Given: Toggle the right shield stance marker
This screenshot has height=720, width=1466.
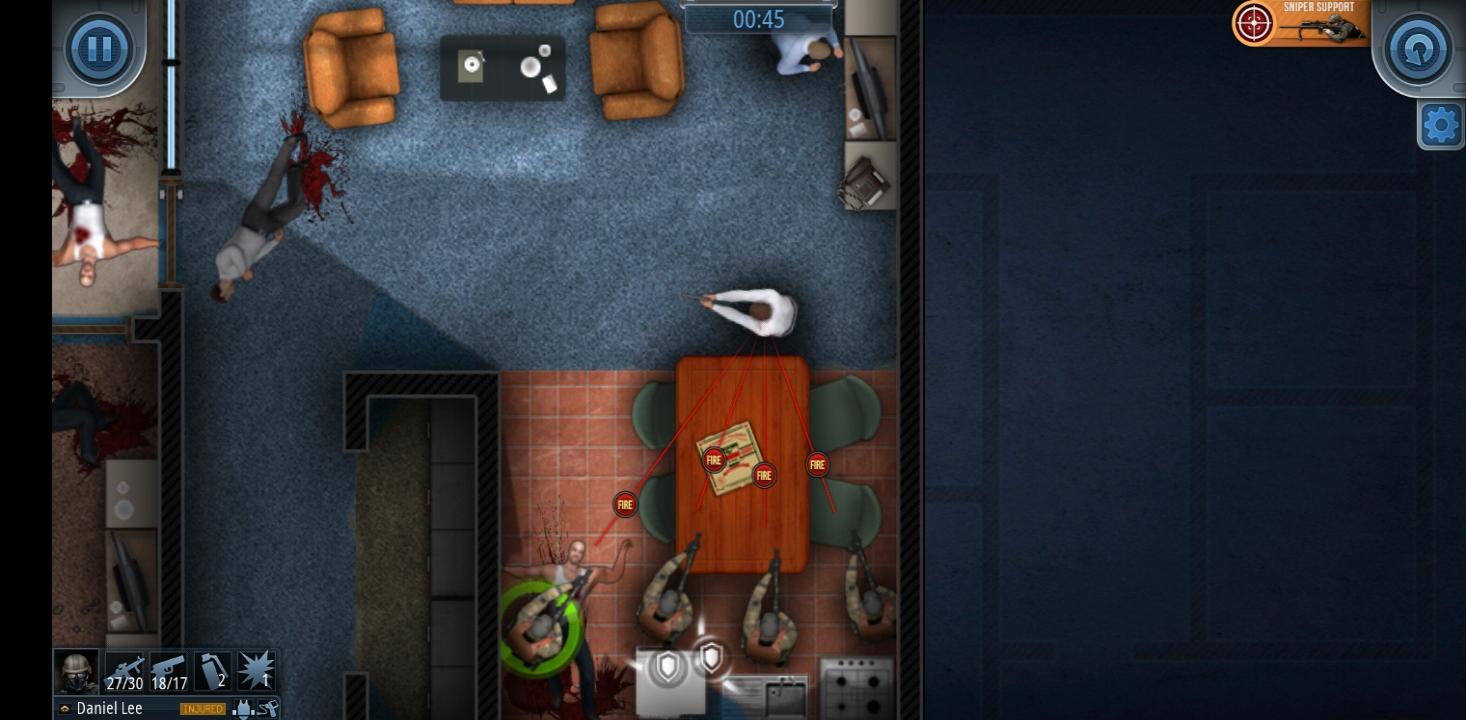Looking at the screenshot, I should pyautogui.click(x=713, y=660).
